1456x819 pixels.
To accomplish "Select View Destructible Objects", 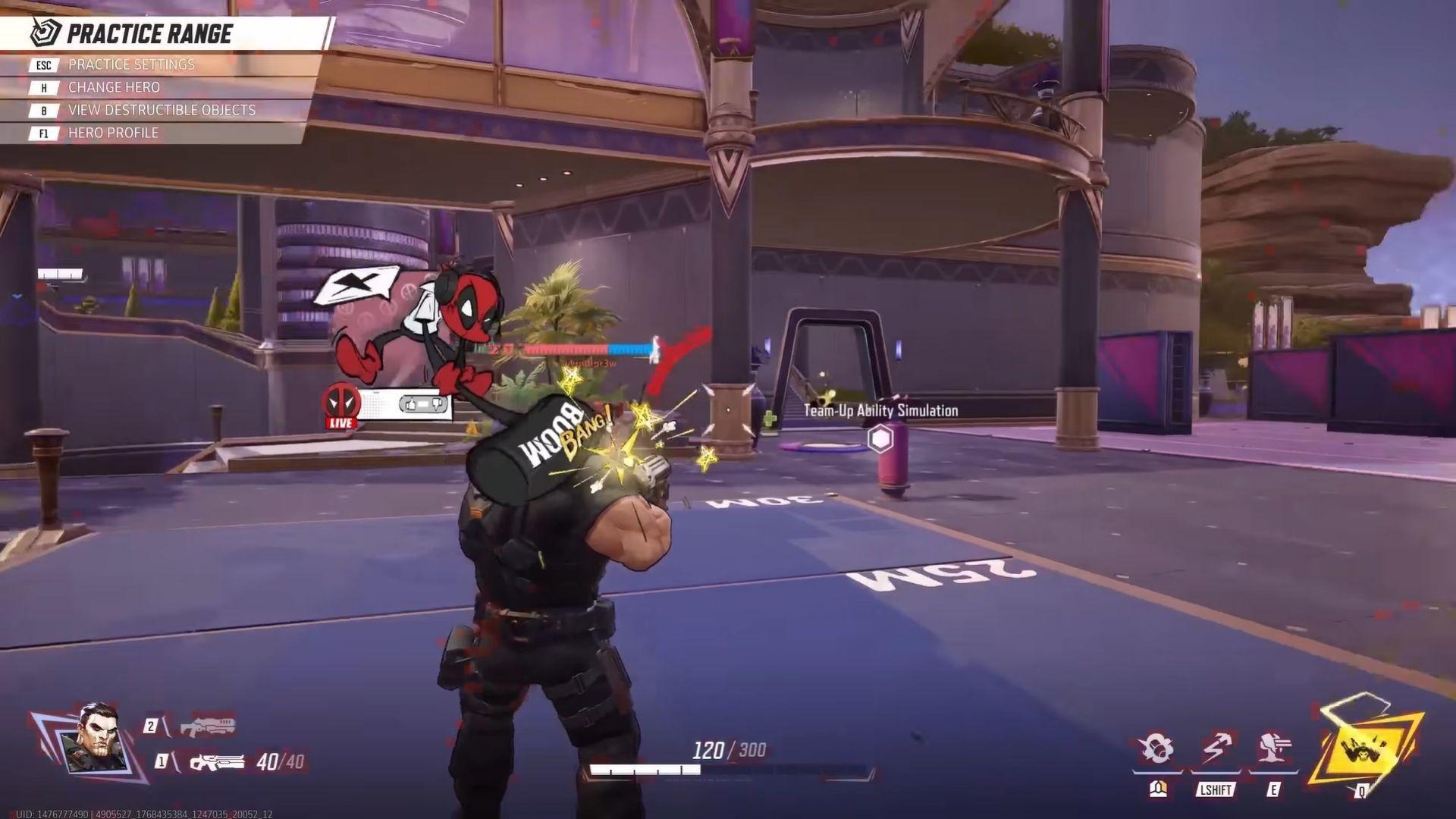I will 162,111.
